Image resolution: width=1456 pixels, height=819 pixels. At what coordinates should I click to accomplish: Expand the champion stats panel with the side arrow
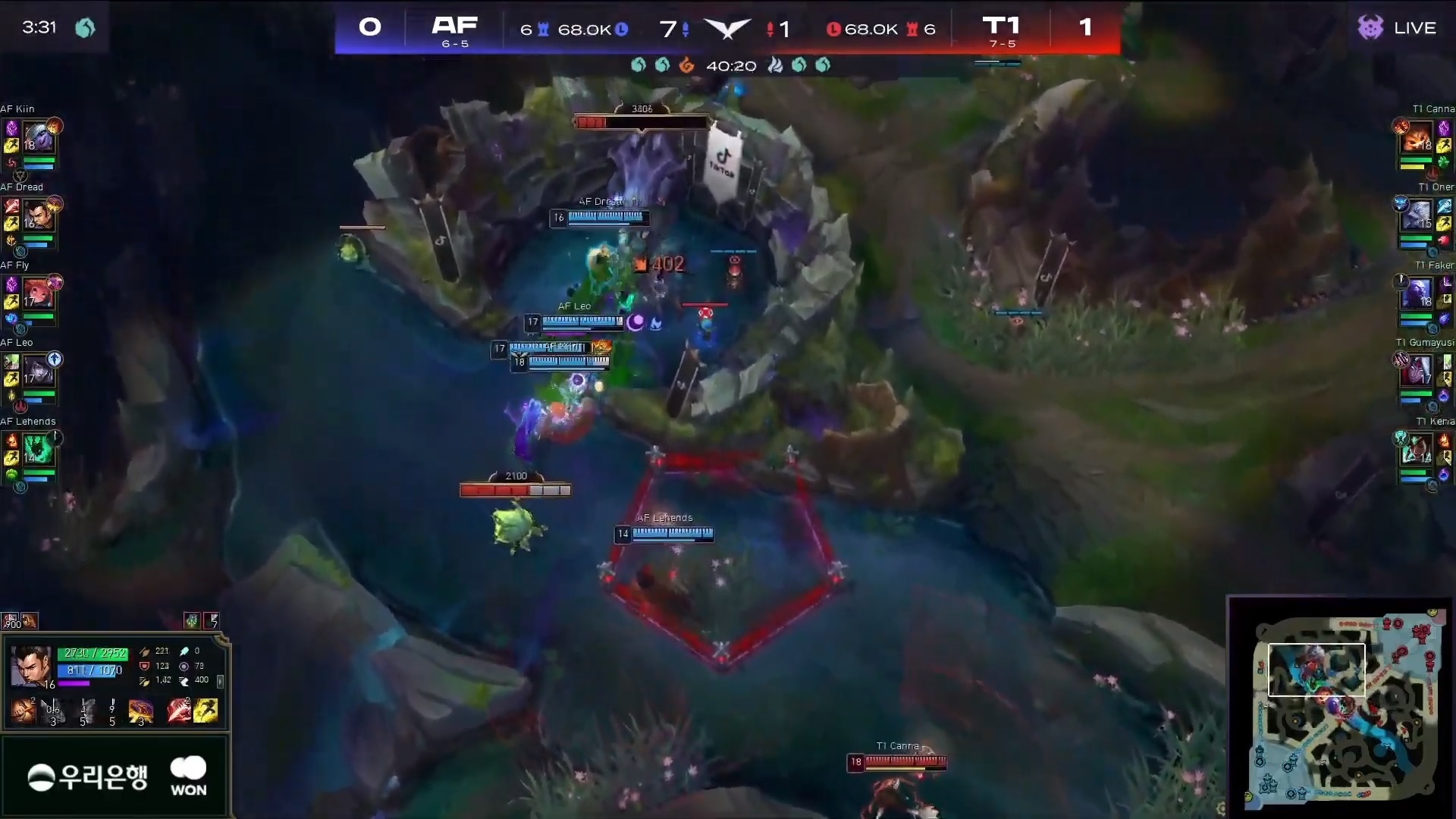click(220, 682)
